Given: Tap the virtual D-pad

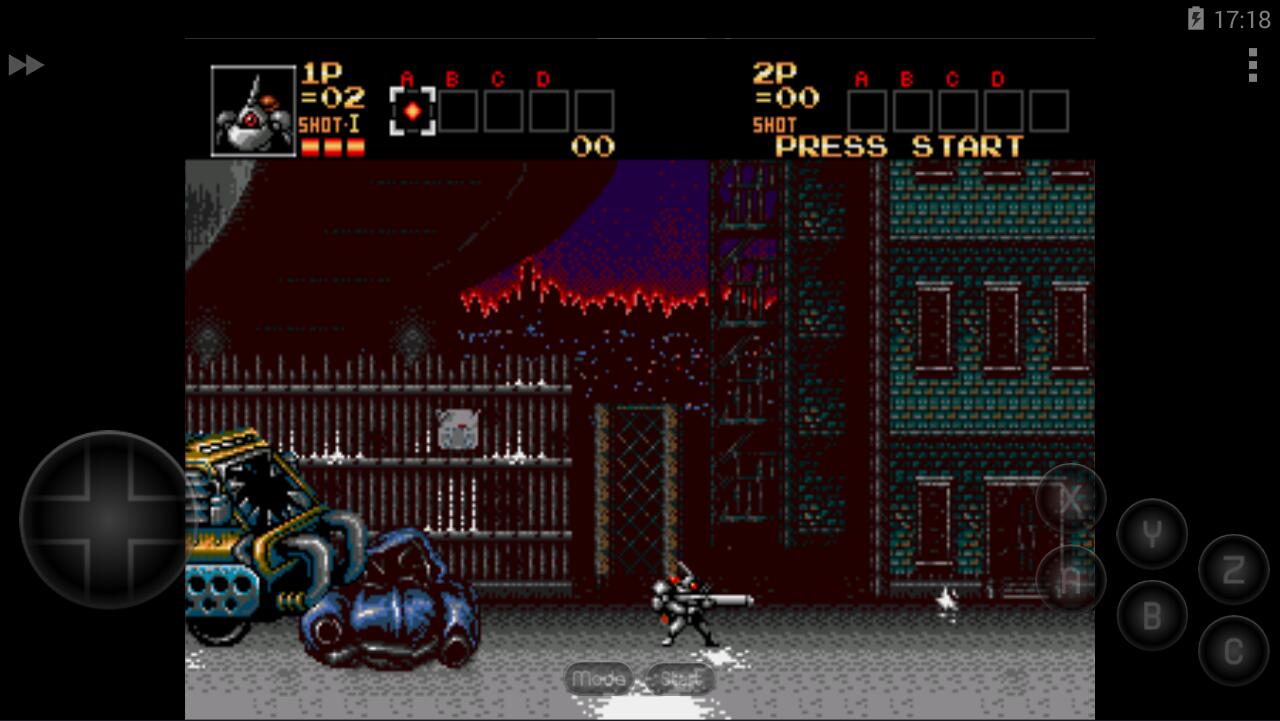Looking at the screenshot, I should pos(106,519).
